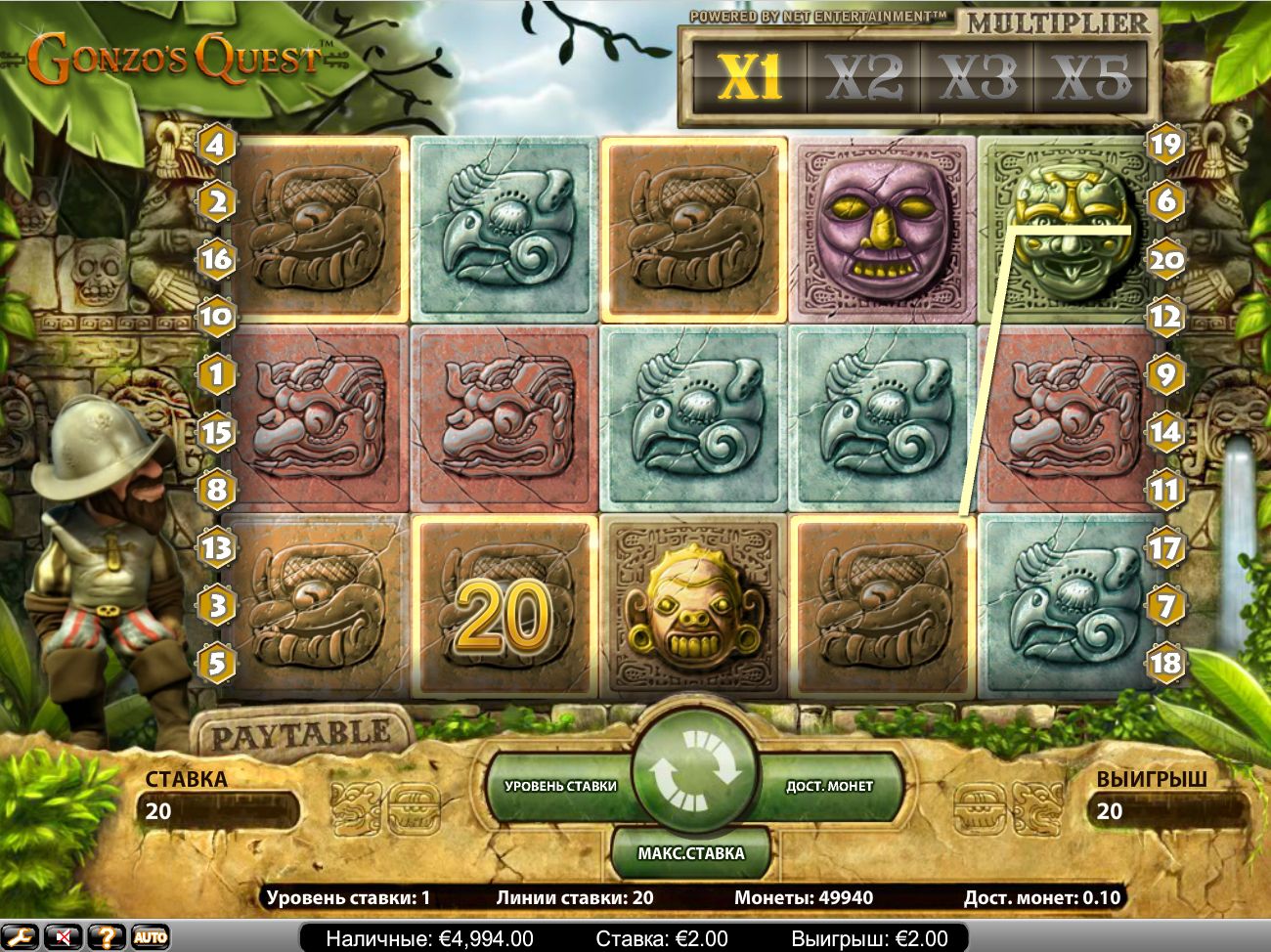The height and width of the screenshot is (952, 1271).
Task: Pick payline number 9 marker
Action: point(1165,373)
